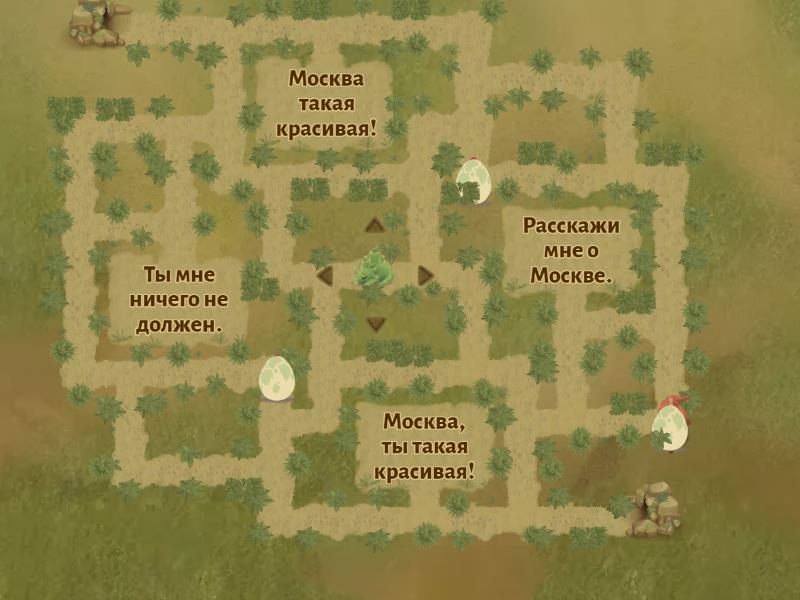
Task: Select the down arrow below the character
Action: tap(375, 323)
